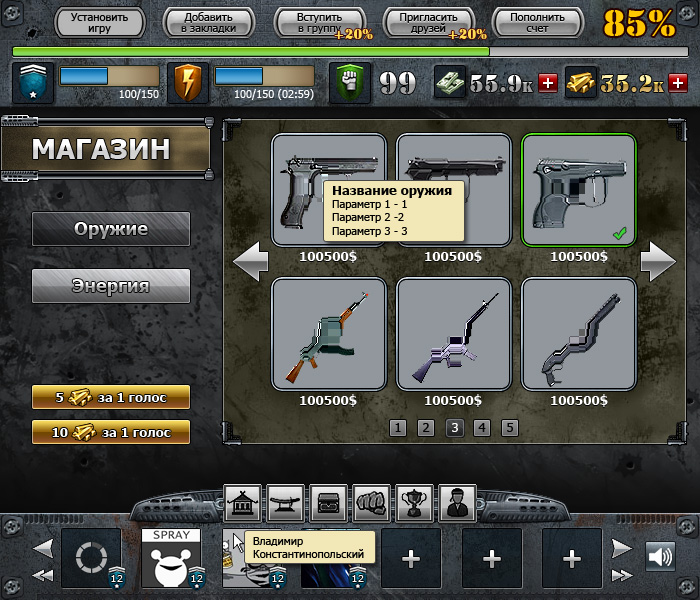
Task: Buy 10 gold for 1 vote
Action: coord(111,432)
